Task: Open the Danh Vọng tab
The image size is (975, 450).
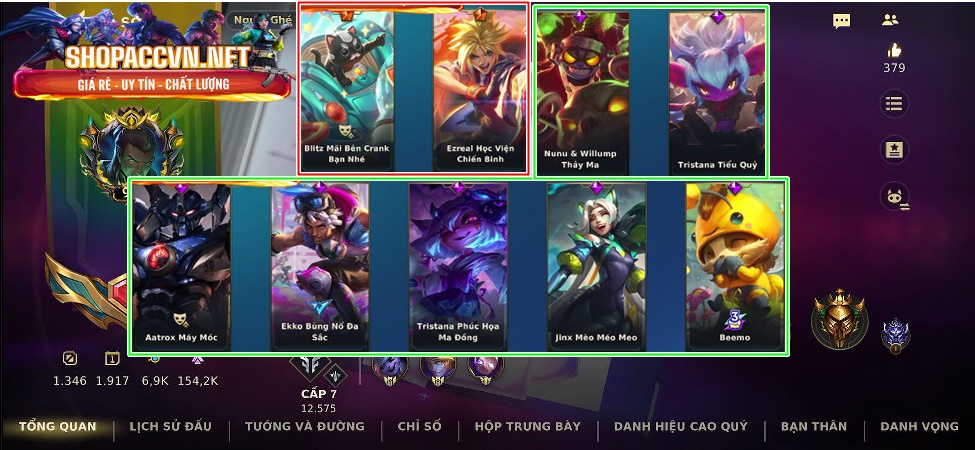Action: point(919,427)
